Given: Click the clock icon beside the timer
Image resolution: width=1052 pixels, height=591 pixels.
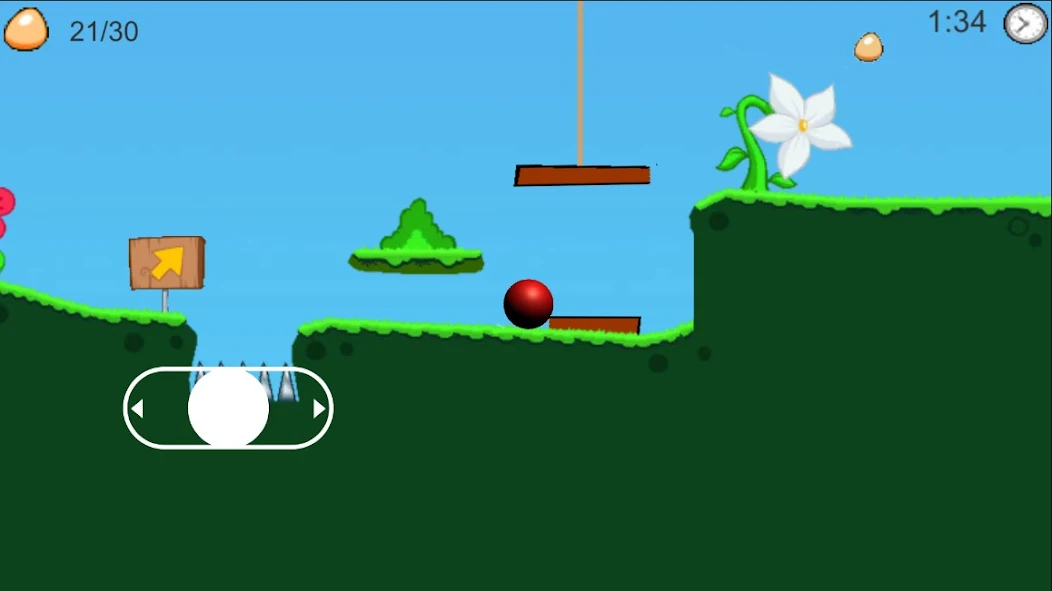Looking at the screenshot, I should 1025,23.
